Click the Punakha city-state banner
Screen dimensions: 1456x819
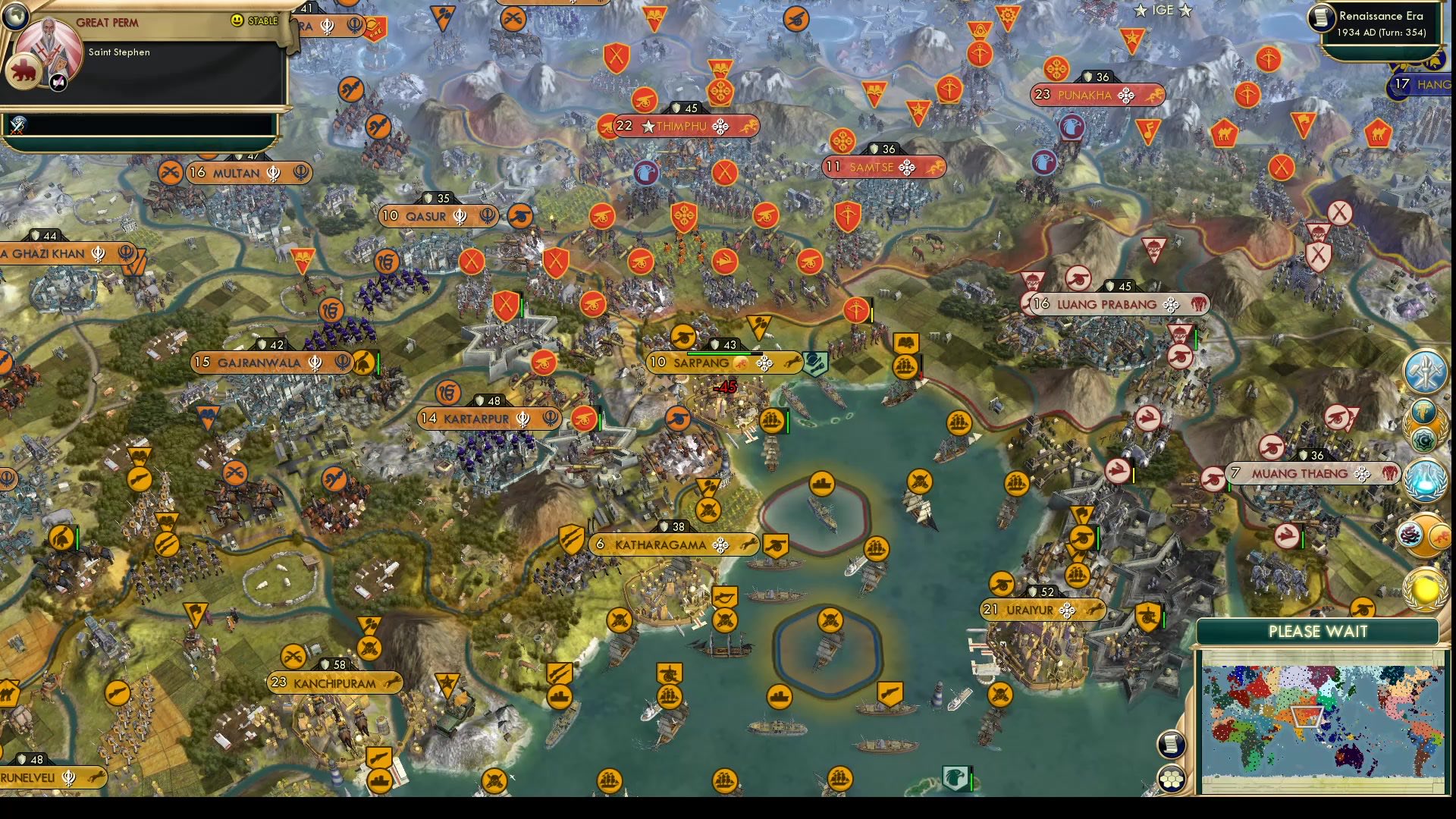1094,96
